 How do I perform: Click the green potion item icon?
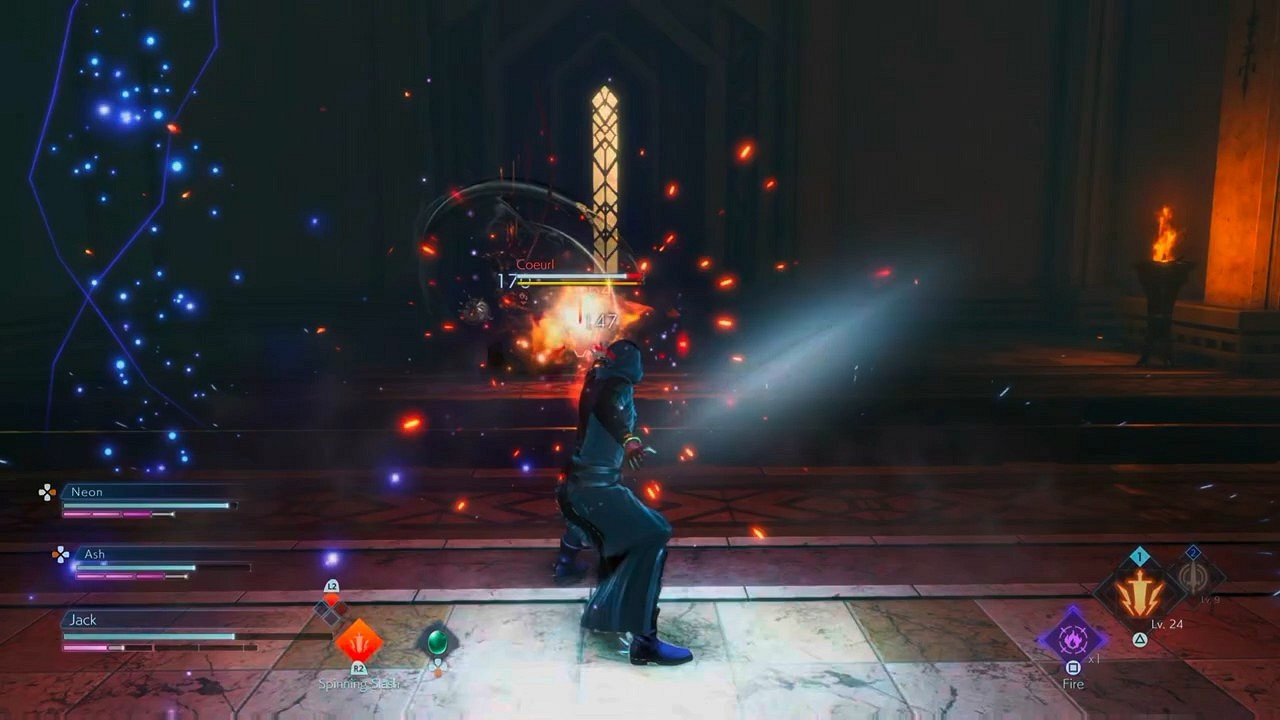(x=438, y=642)
